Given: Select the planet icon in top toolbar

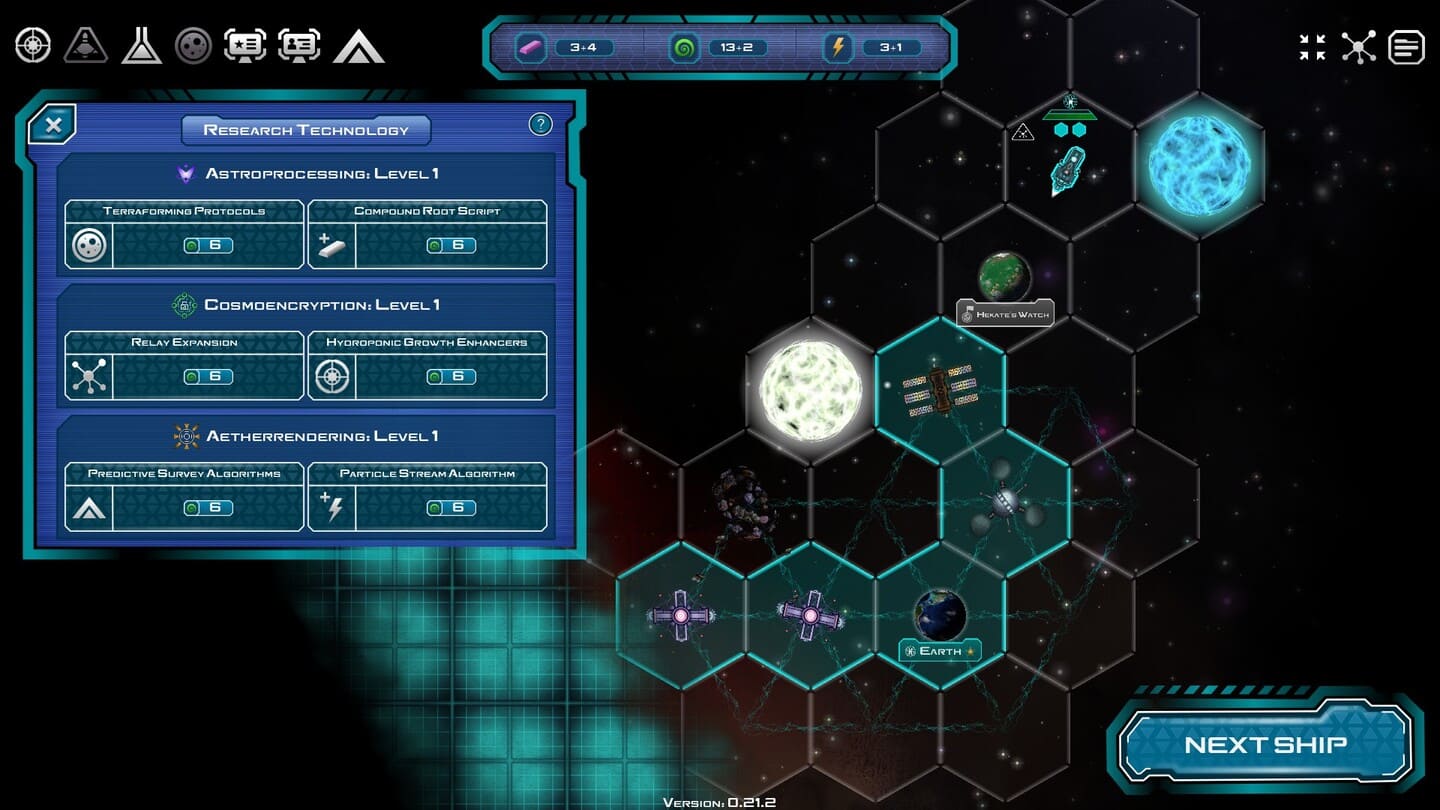Looking at the screenshot, I should tap(193, 45).
